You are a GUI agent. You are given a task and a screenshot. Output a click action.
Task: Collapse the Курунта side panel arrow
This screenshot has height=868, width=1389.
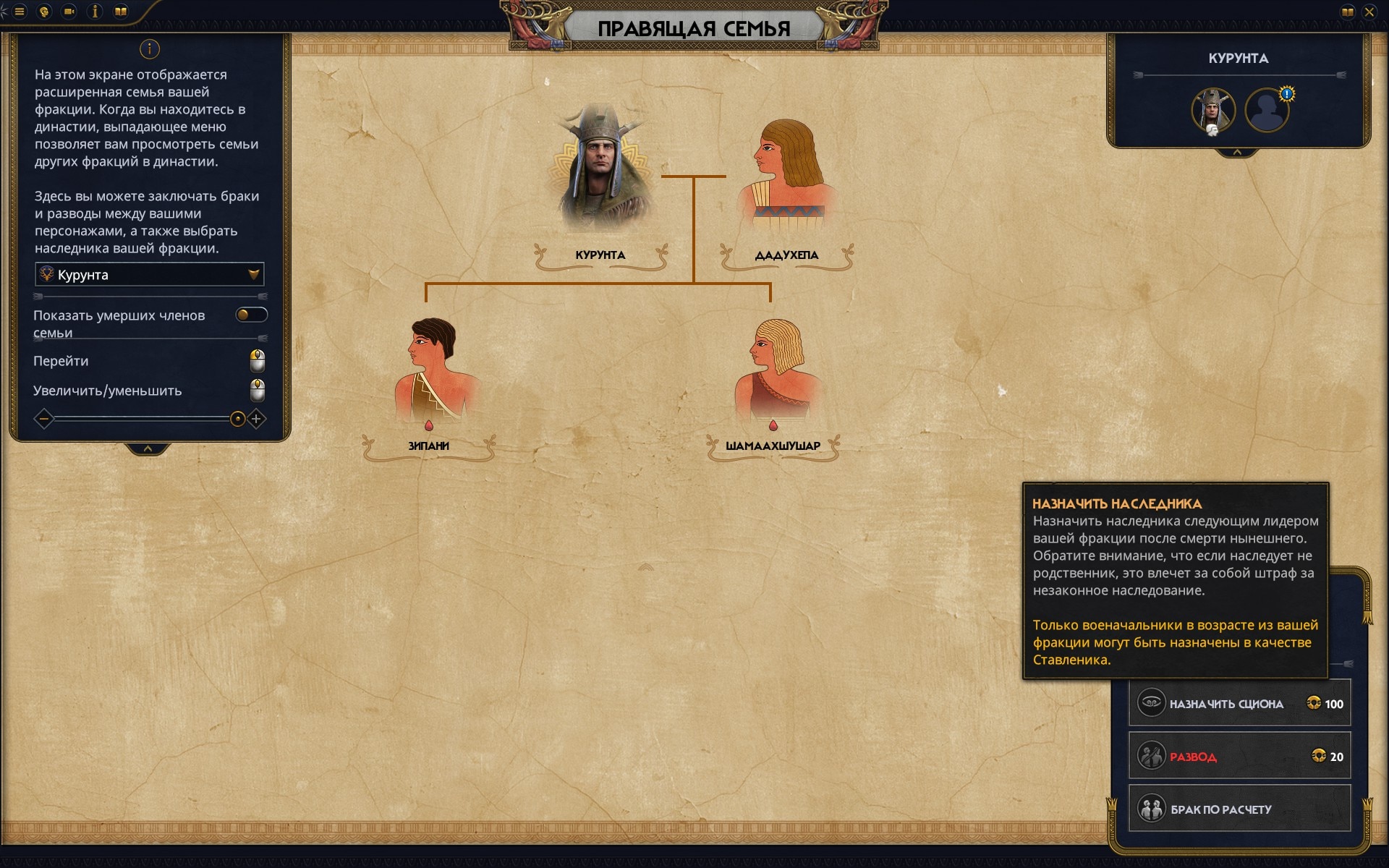point(1237,153)
